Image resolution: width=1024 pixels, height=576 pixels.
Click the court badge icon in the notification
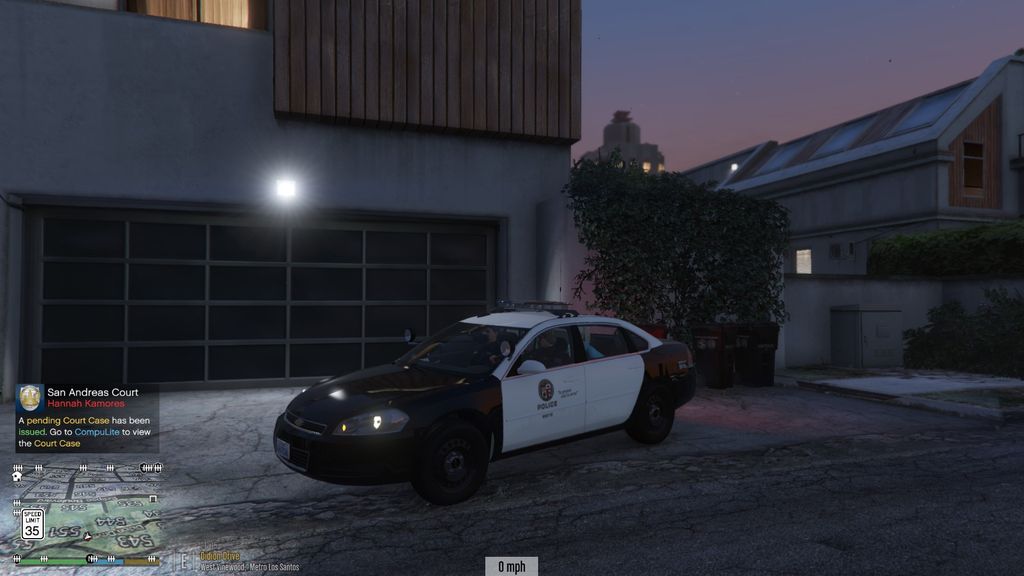[x=30, y=397]
